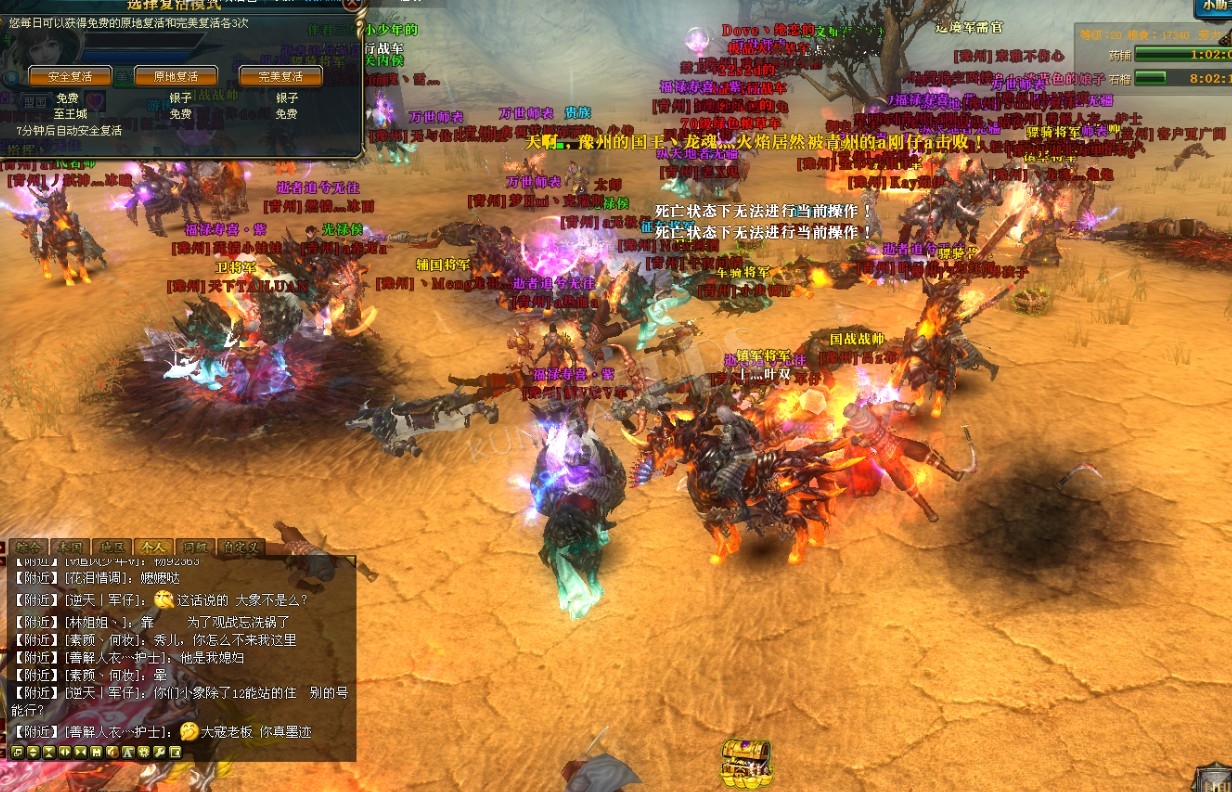This screenshot has height=792, width=1232.
Task: Pick the 完美复活 perfect revive button
Action: [x=281, y=77]
